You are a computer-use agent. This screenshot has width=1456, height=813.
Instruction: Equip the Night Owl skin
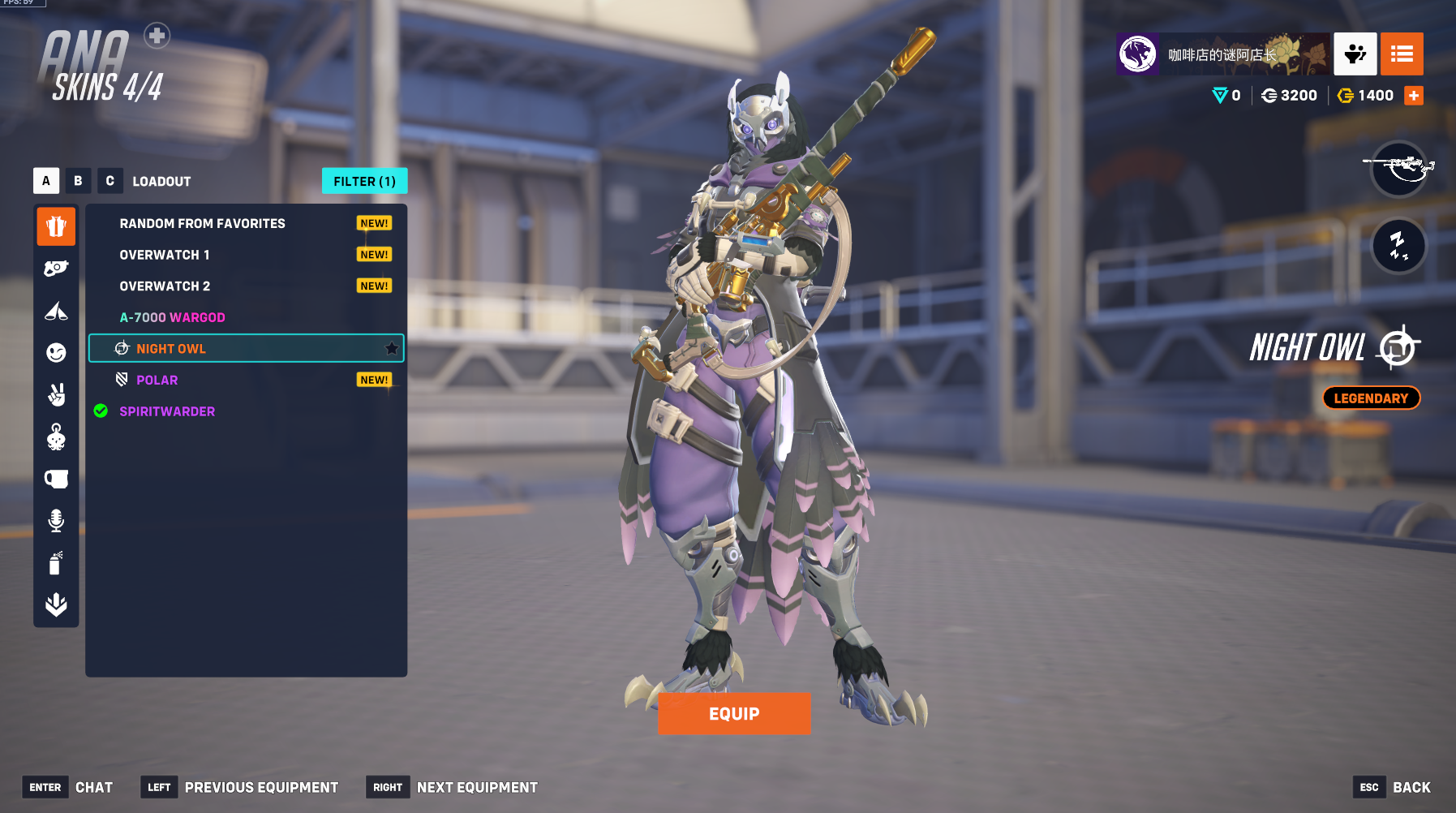[734, 713]
